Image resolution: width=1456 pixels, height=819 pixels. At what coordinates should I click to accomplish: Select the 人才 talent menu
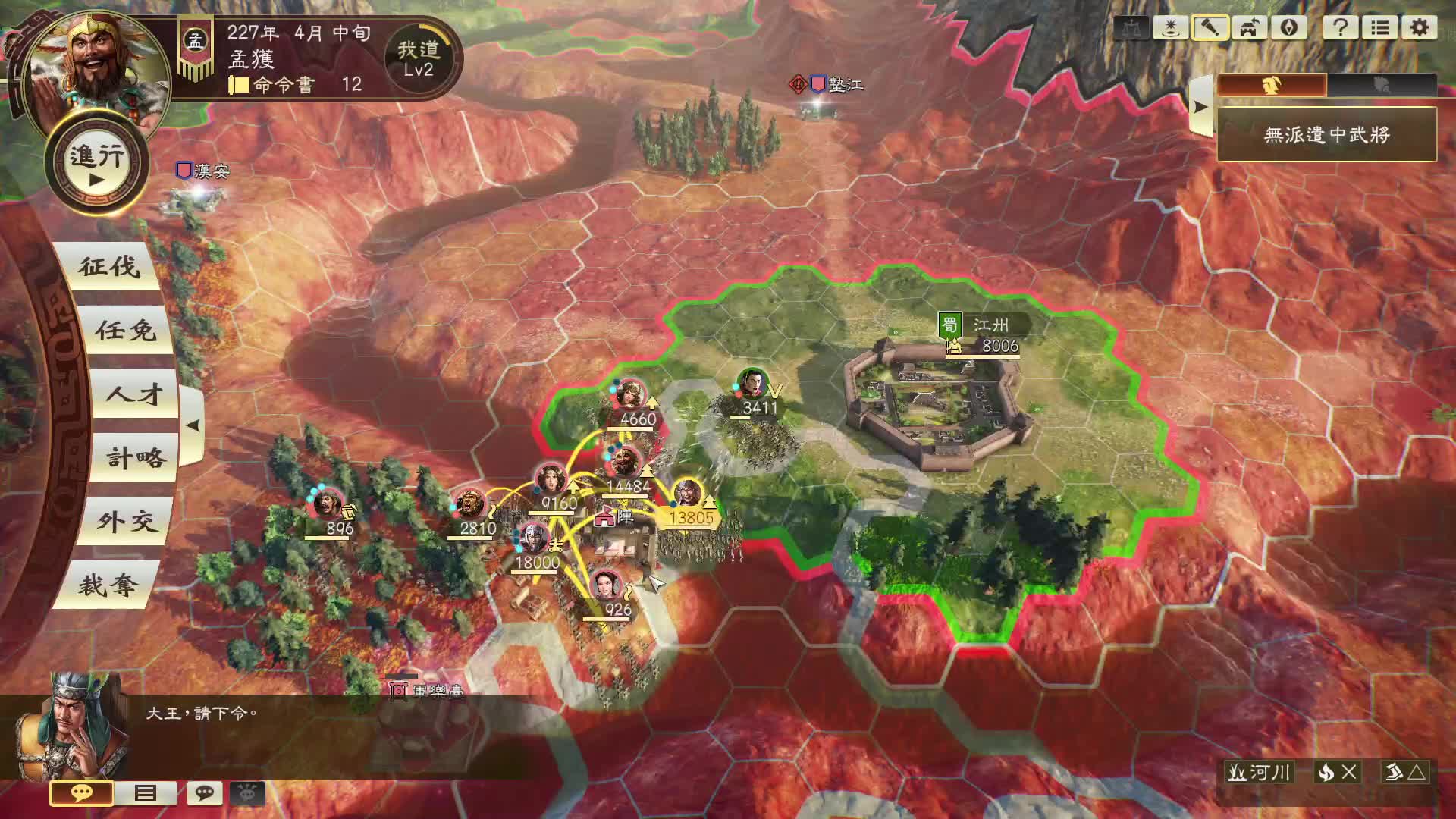(134, 394)
